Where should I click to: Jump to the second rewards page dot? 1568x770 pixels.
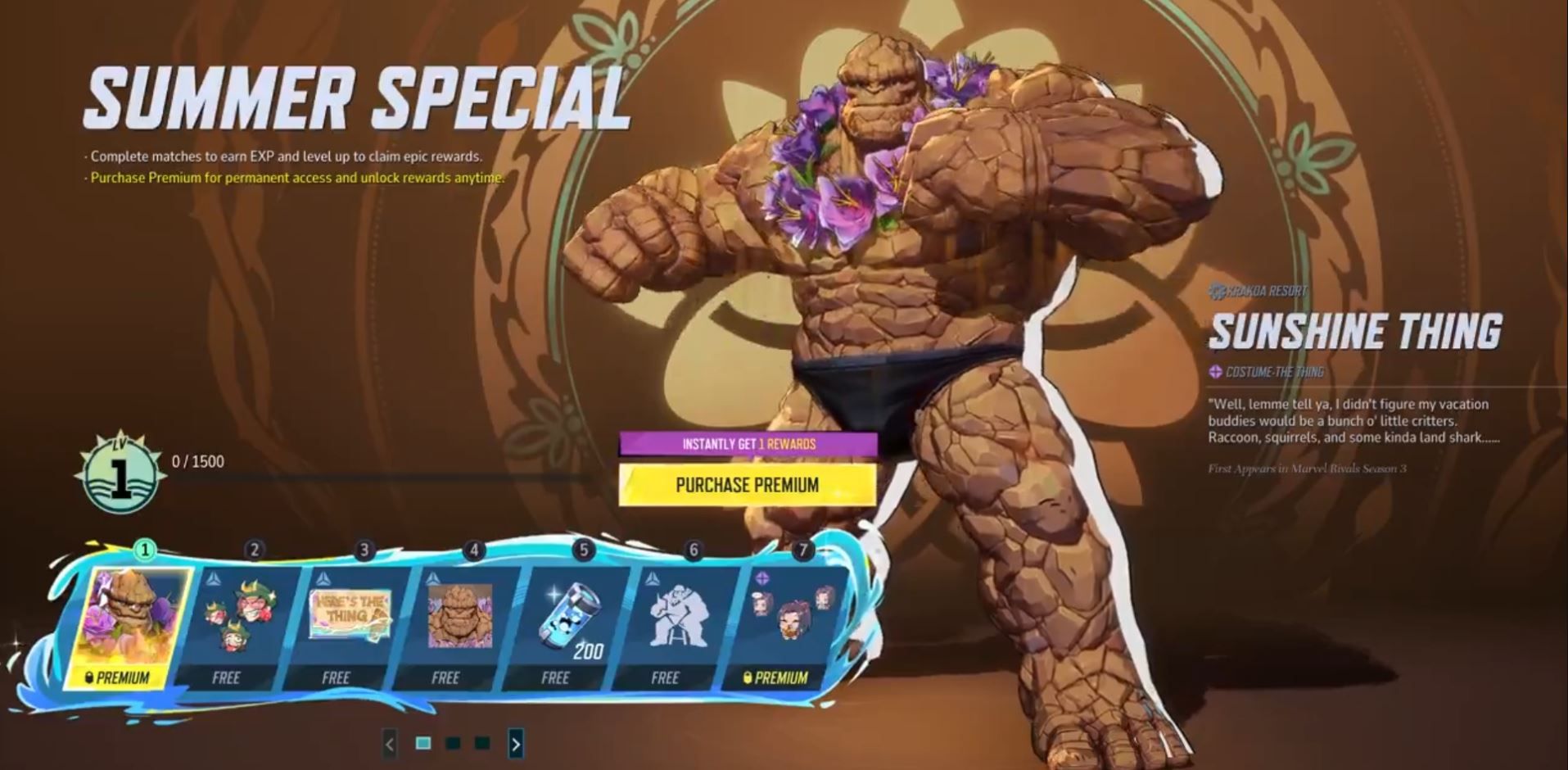pos(453,743)
